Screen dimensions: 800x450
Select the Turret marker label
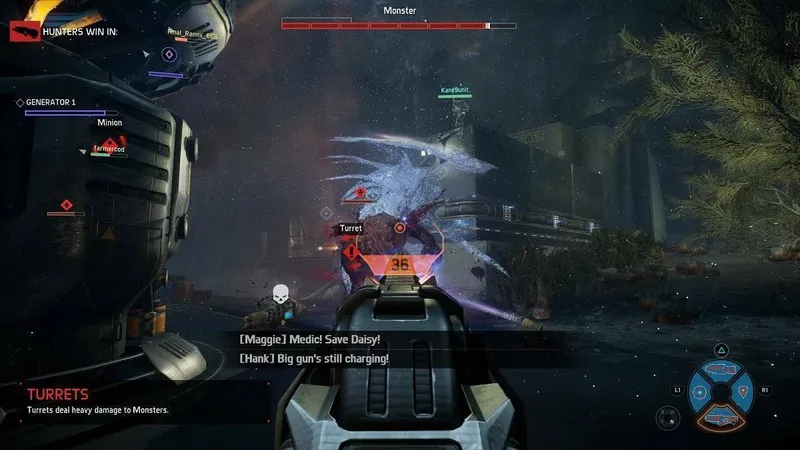(x=350, y=229)
